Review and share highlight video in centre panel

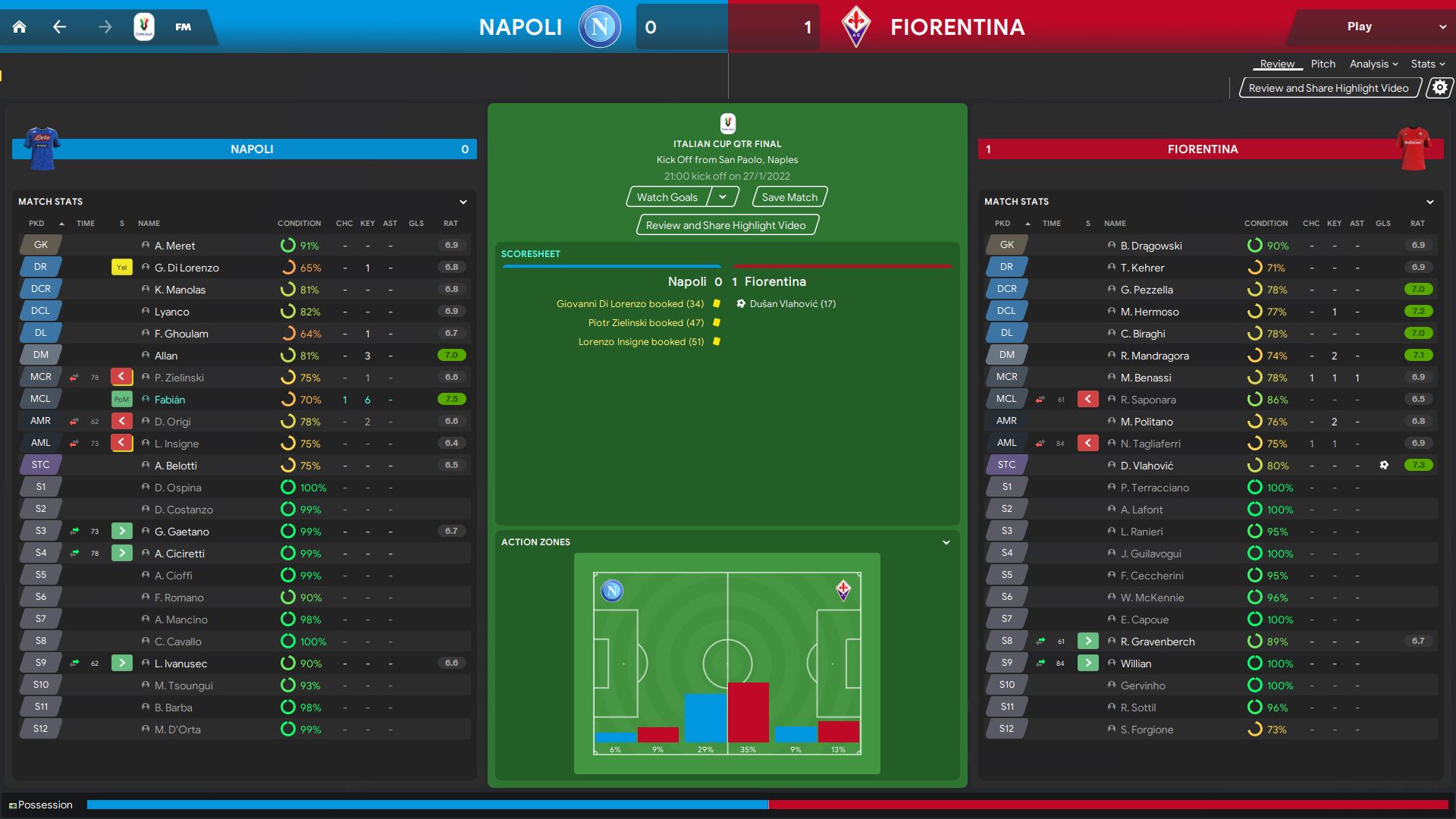pos(726,225)
